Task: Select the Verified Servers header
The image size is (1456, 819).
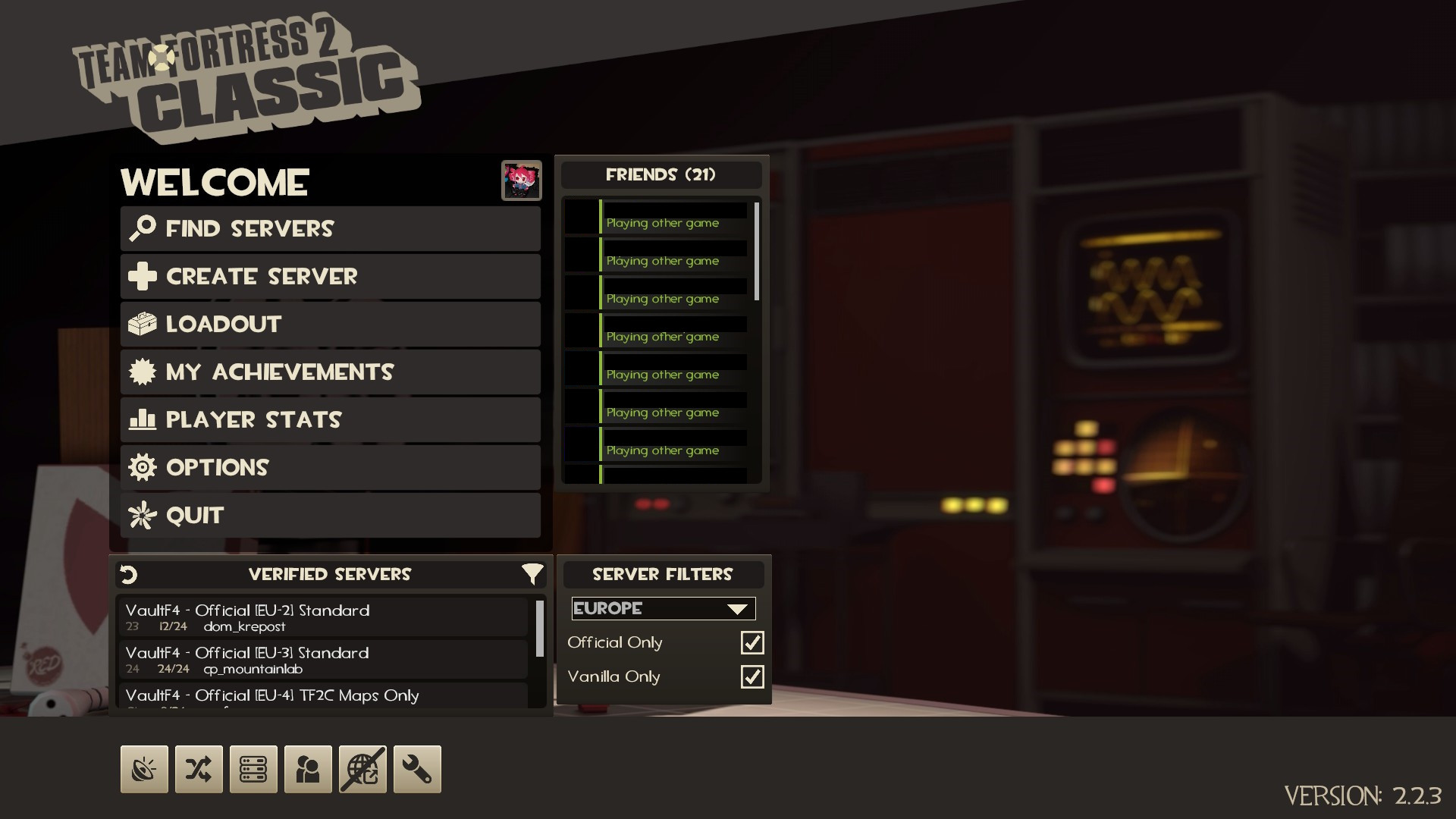Action: pyautogui.click(x=330, y=574)
